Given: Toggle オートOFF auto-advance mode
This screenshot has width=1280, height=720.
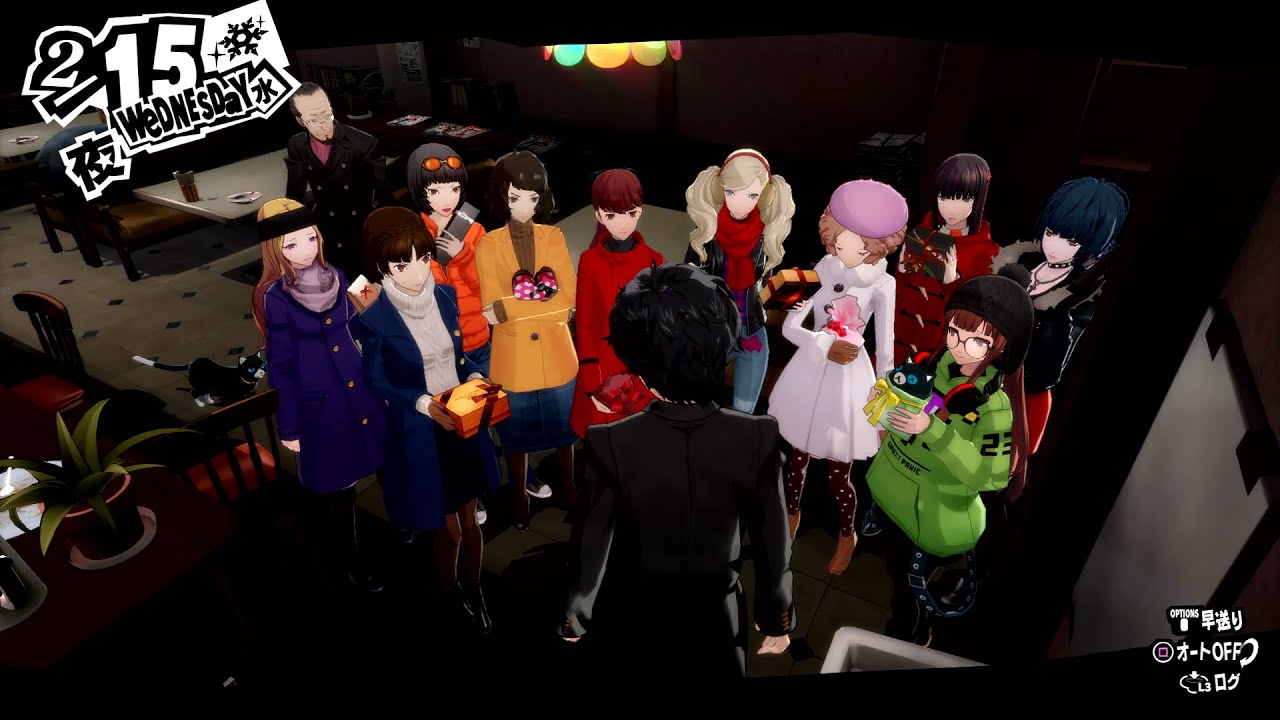Looking at the screenshot, I should tap(1210, 651).
